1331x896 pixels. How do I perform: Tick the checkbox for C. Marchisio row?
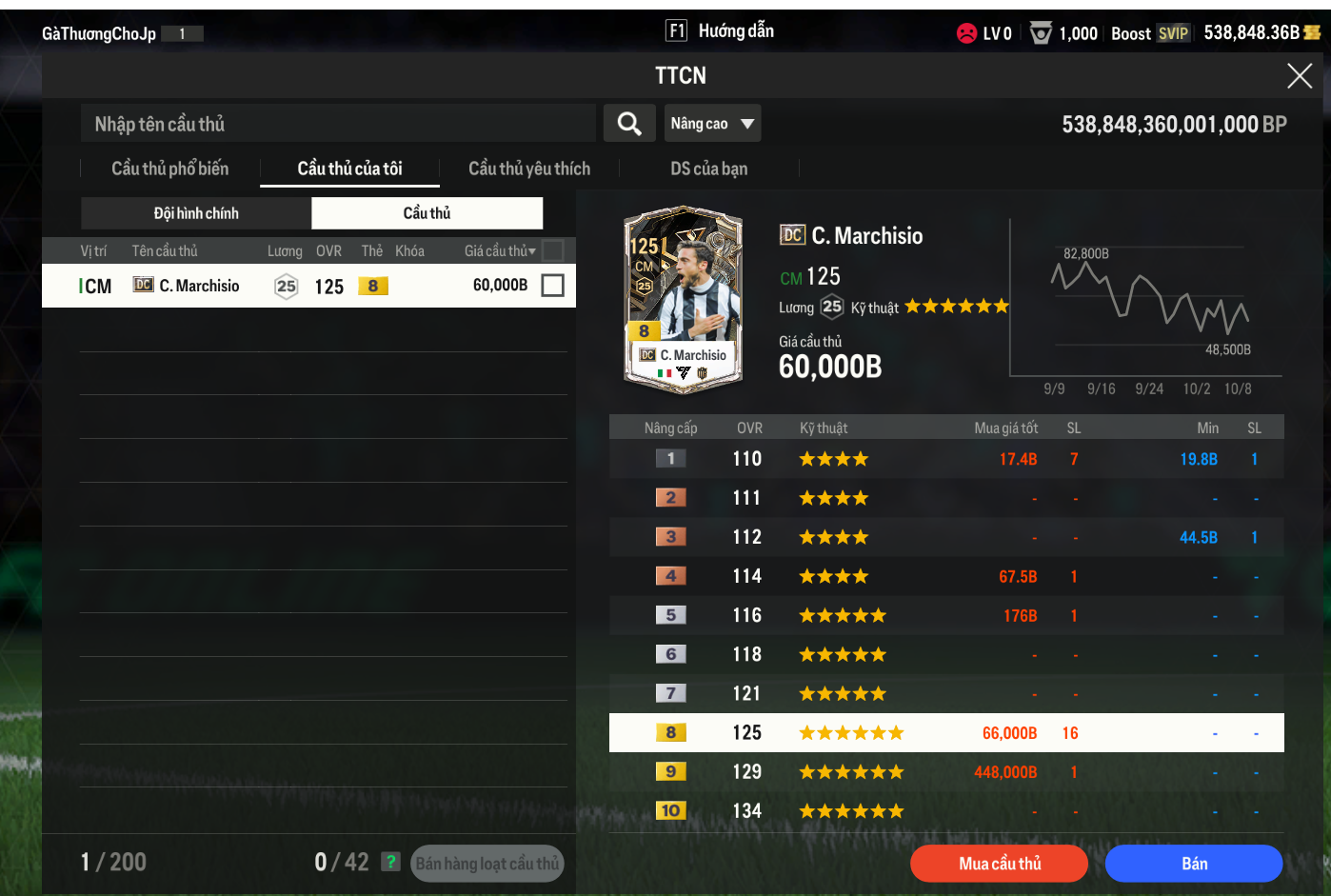pos(552,286)
